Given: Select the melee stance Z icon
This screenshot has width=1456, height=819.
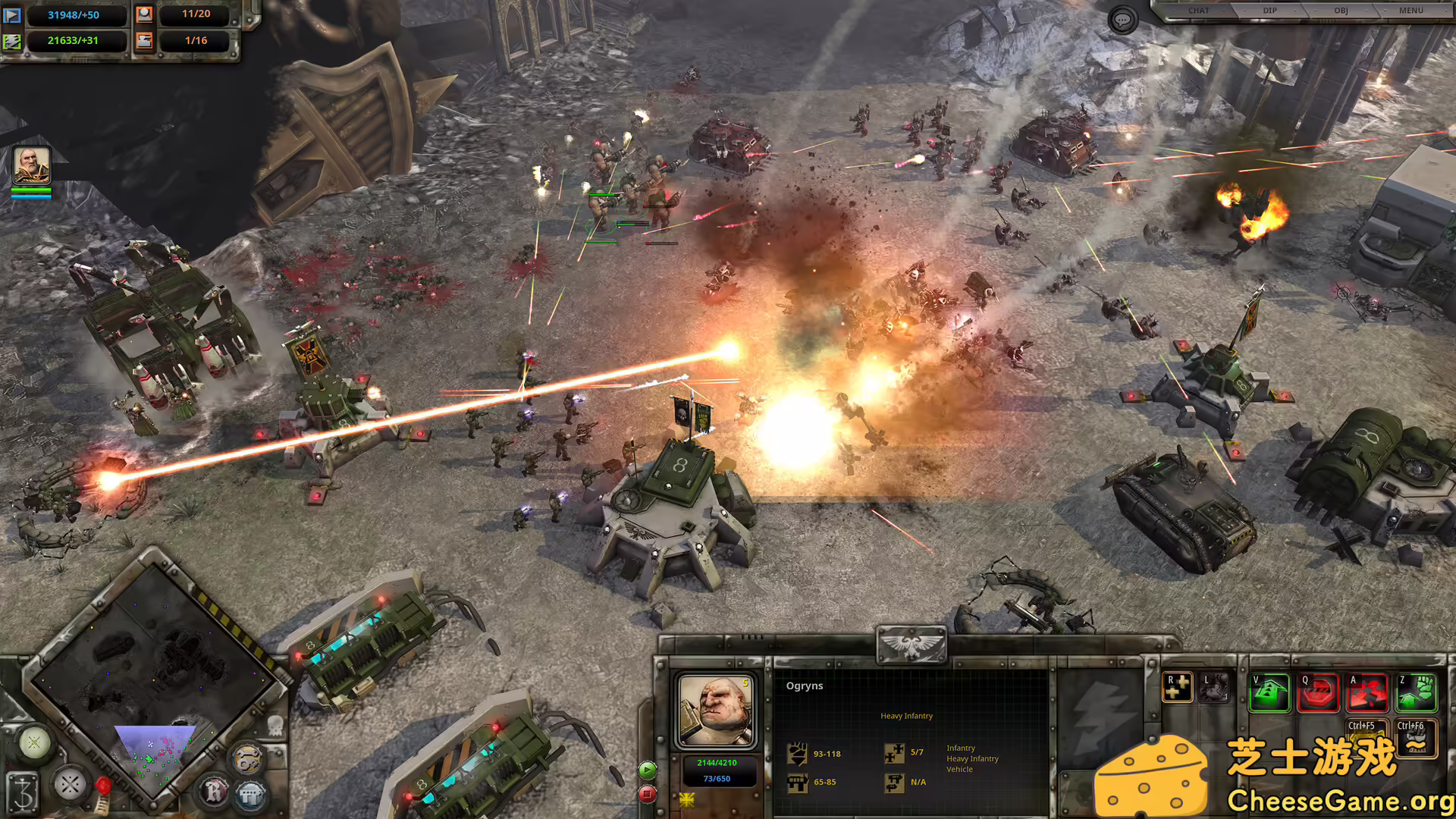Looking at the screenshot, I should [x=1417, y=692].
